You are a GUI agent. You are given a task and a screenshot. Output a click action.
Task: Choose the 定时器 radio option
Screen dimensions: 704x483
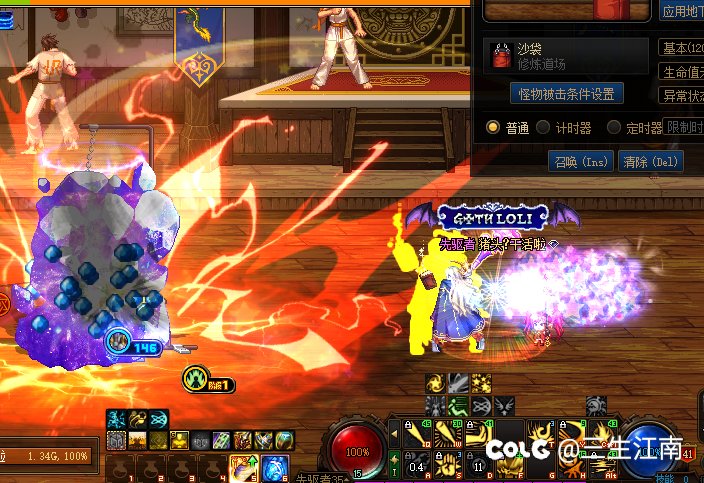pyautogui.click(x=614, y=127)
